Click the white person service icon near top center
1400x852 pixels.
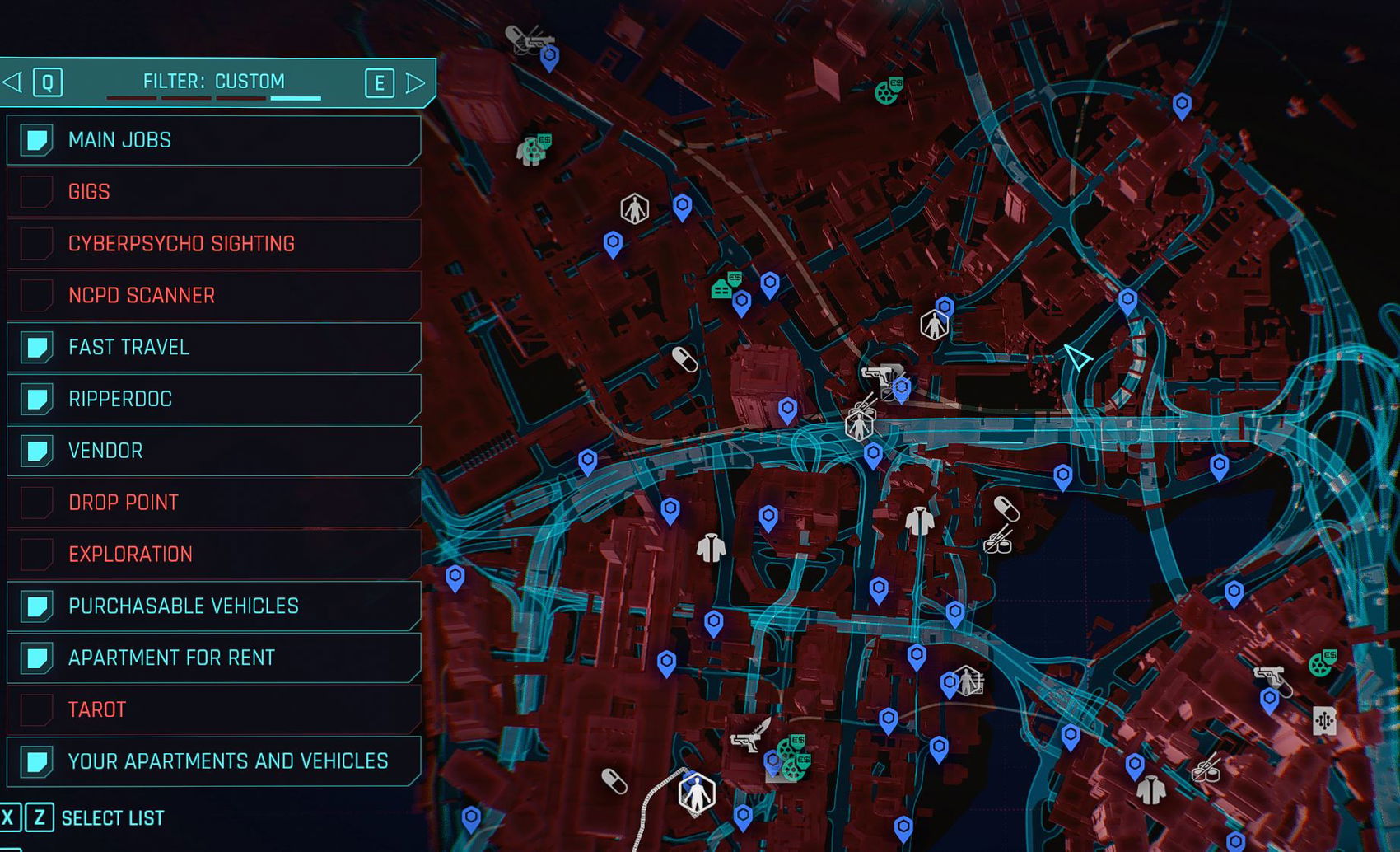click(x=633, y=207)
